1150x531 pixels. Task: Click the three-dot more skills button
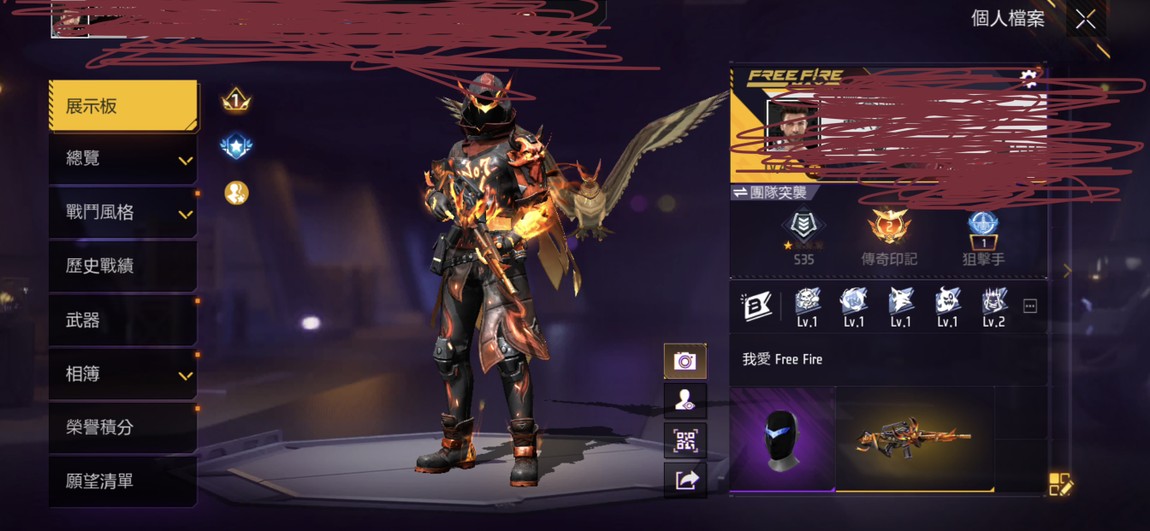pos(1030,306)
